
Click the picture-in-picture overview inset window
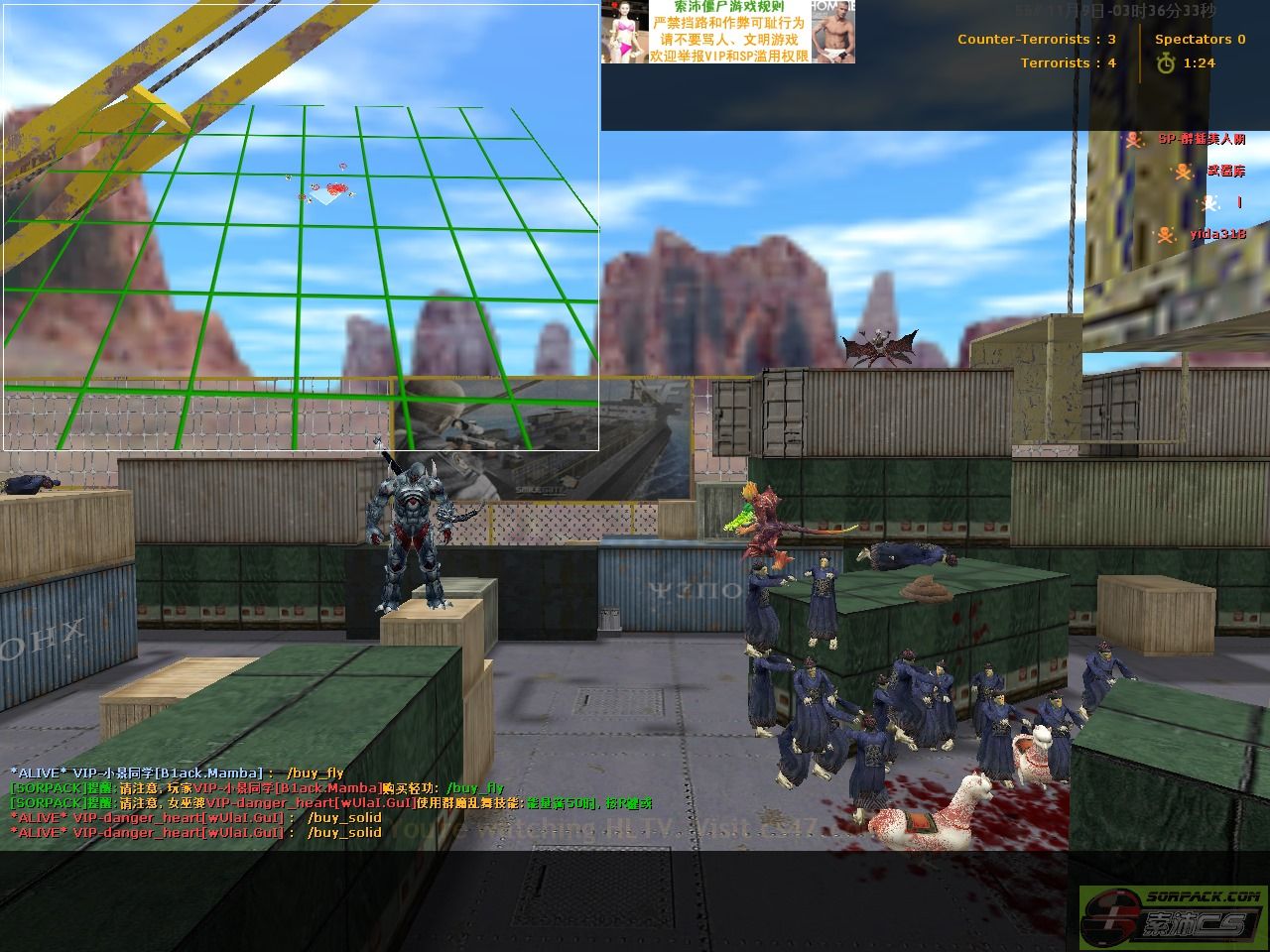[301, 226]
